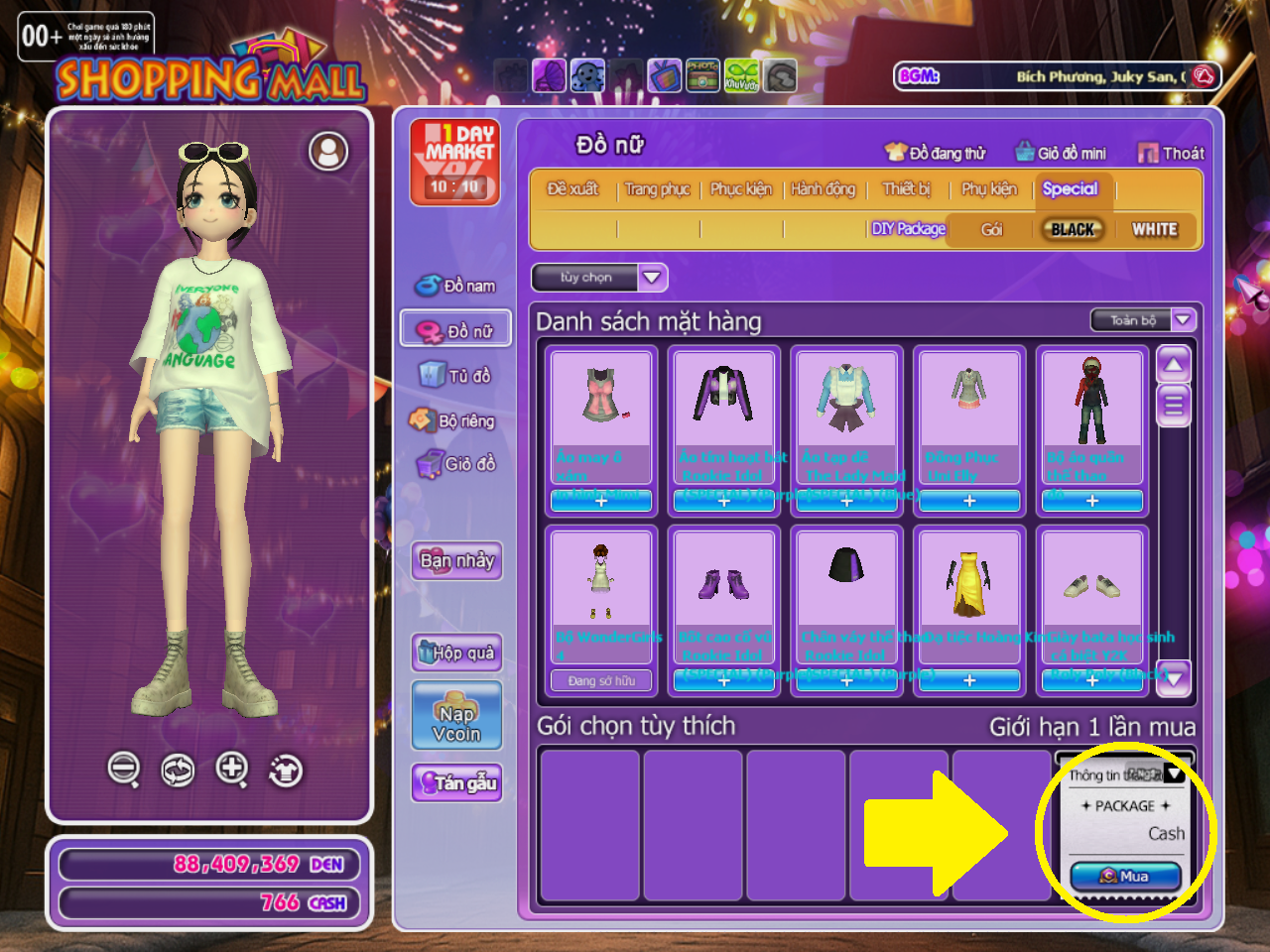This screenshot has height=952, width=1270.
Task: Rotate the avatar preview
Action: 179,770
